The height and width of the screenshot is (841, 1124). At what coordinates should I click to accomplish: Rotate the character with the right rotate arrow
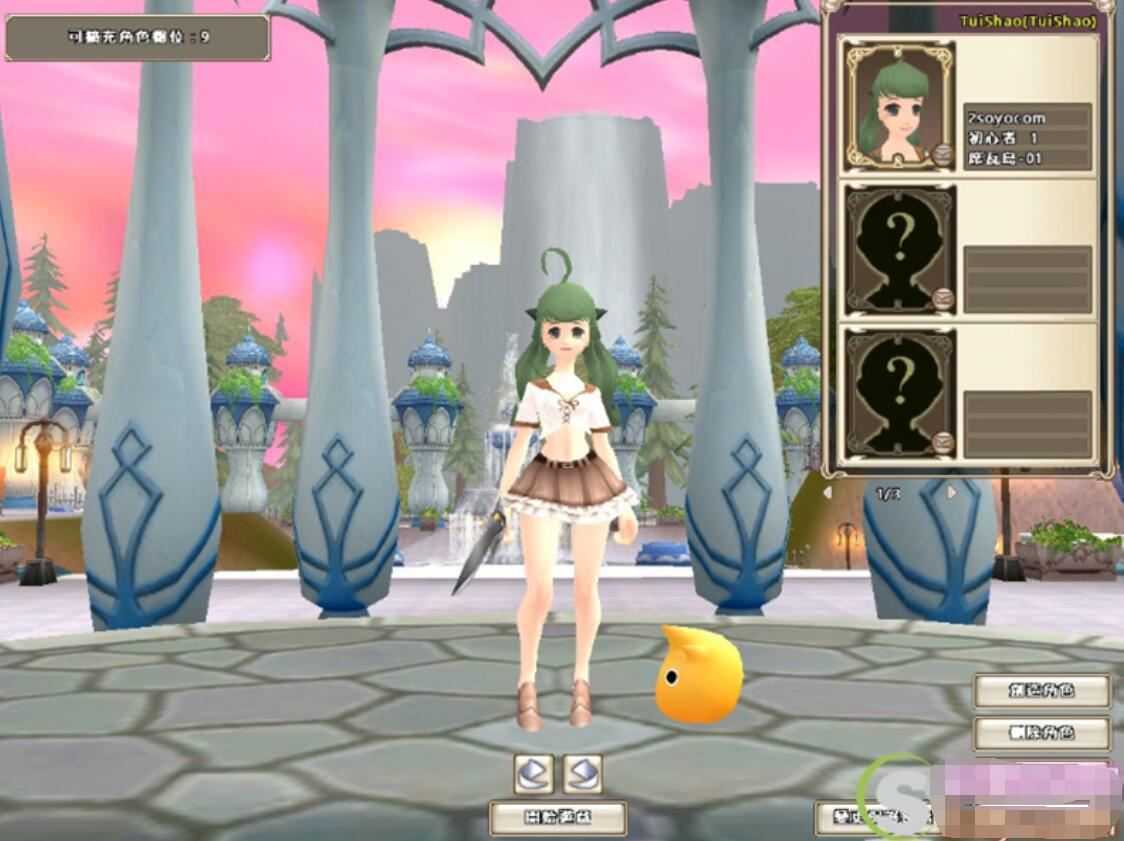pyautogui.click(x=582, y=771)
